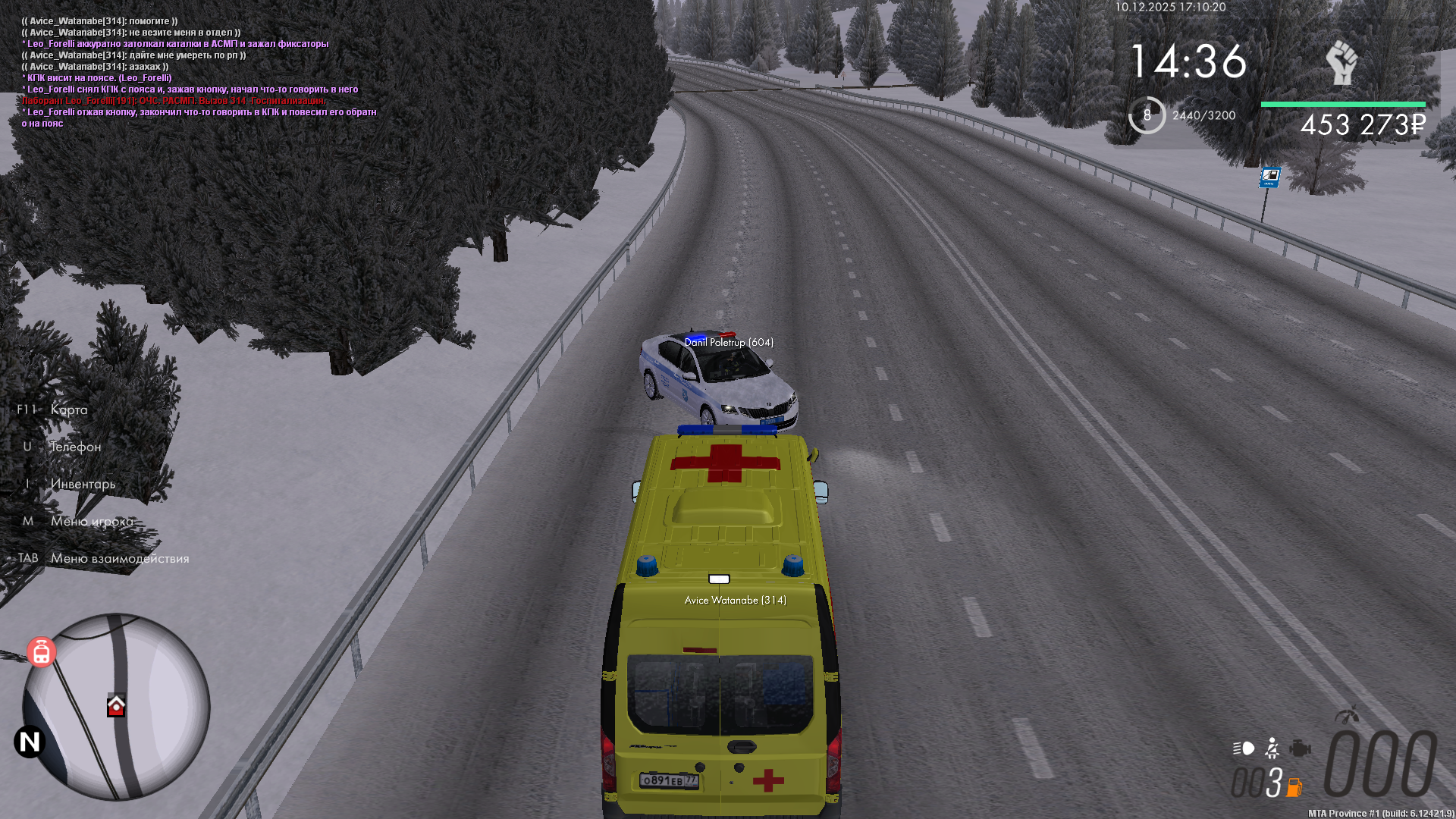
Task: Open the Меню игрока player menu
Action: click(x=91, y=521)
